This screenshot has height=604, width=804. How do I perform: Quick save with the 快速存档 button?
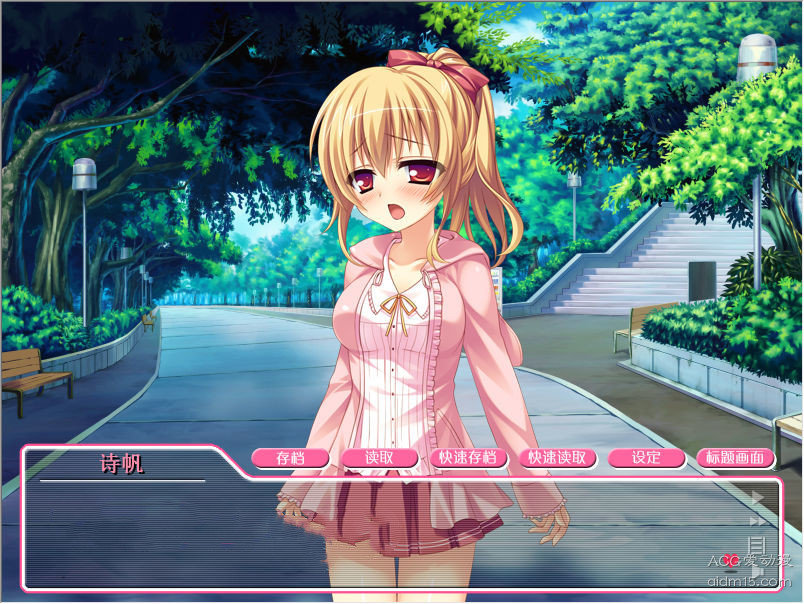tap(468, 458)
